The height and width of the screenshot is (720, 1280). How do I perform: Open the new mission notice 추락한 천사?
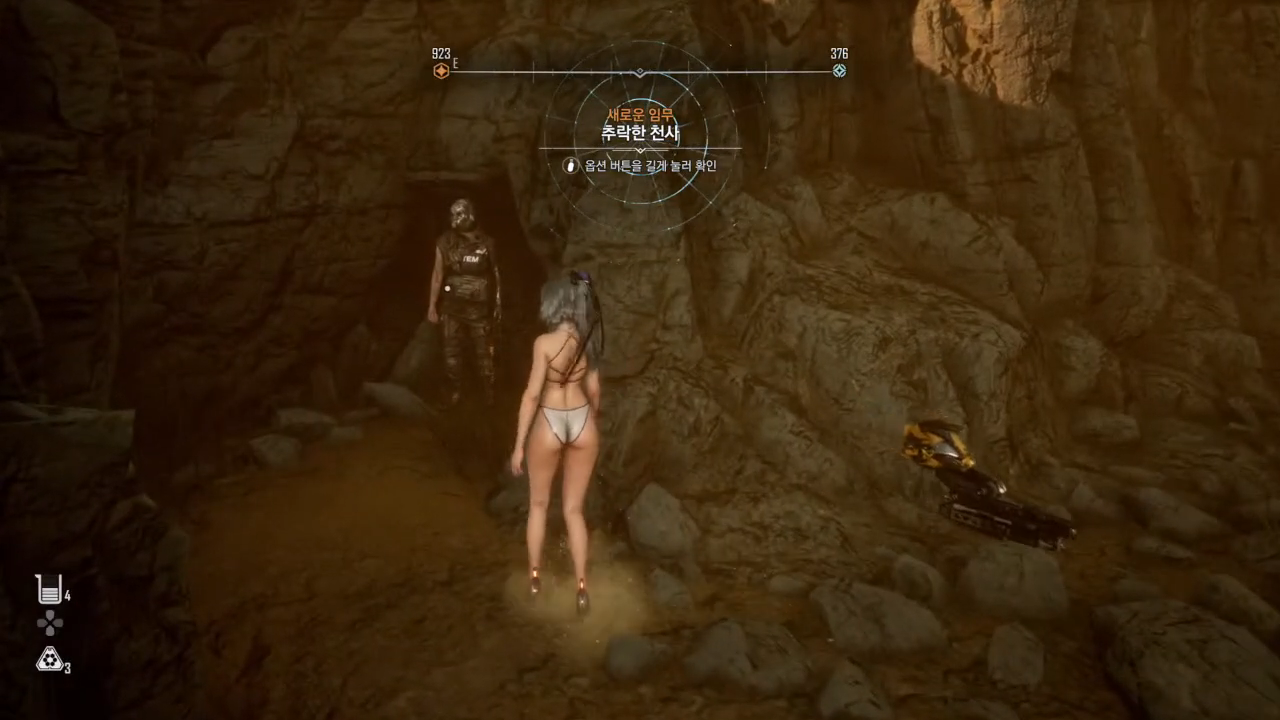tap(640, 132)
